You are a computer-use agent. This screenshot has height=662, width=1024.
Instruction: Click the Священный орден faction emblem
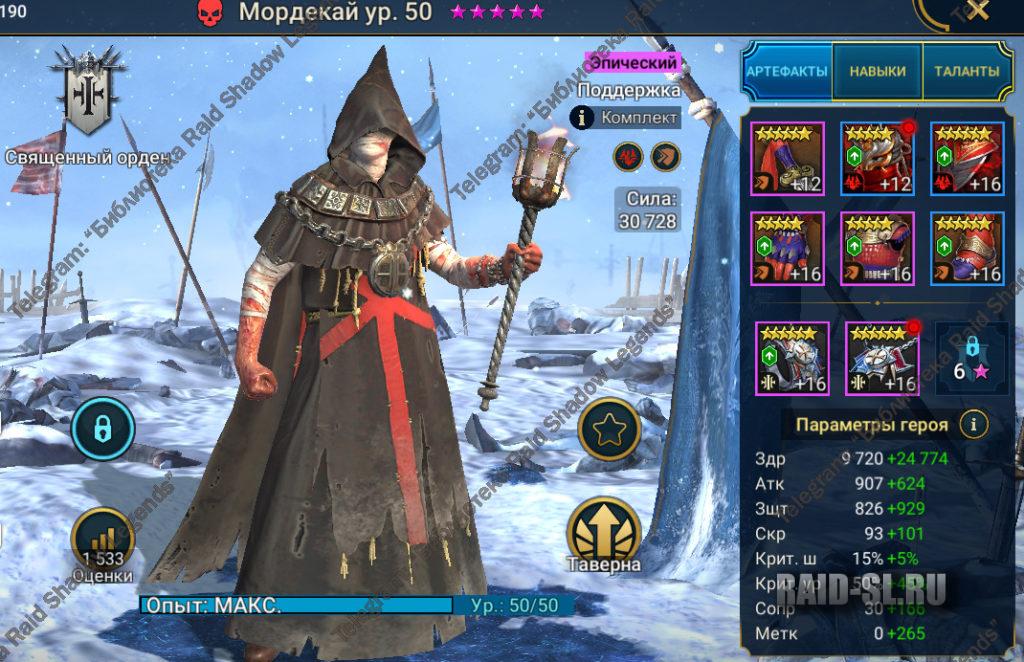coord(91,92)
